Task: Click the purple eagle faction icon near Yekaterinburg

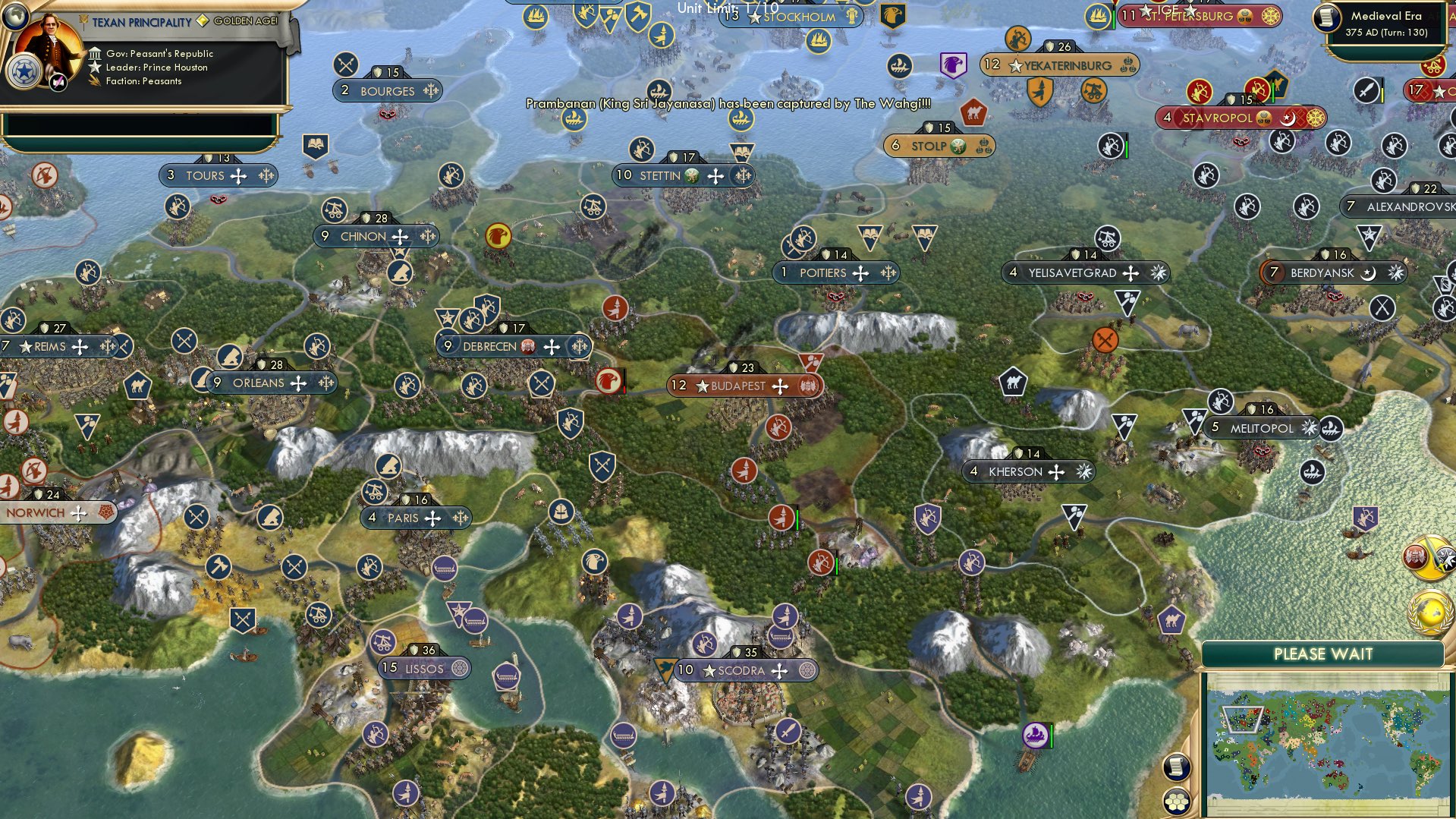Action: coord(953,65)
